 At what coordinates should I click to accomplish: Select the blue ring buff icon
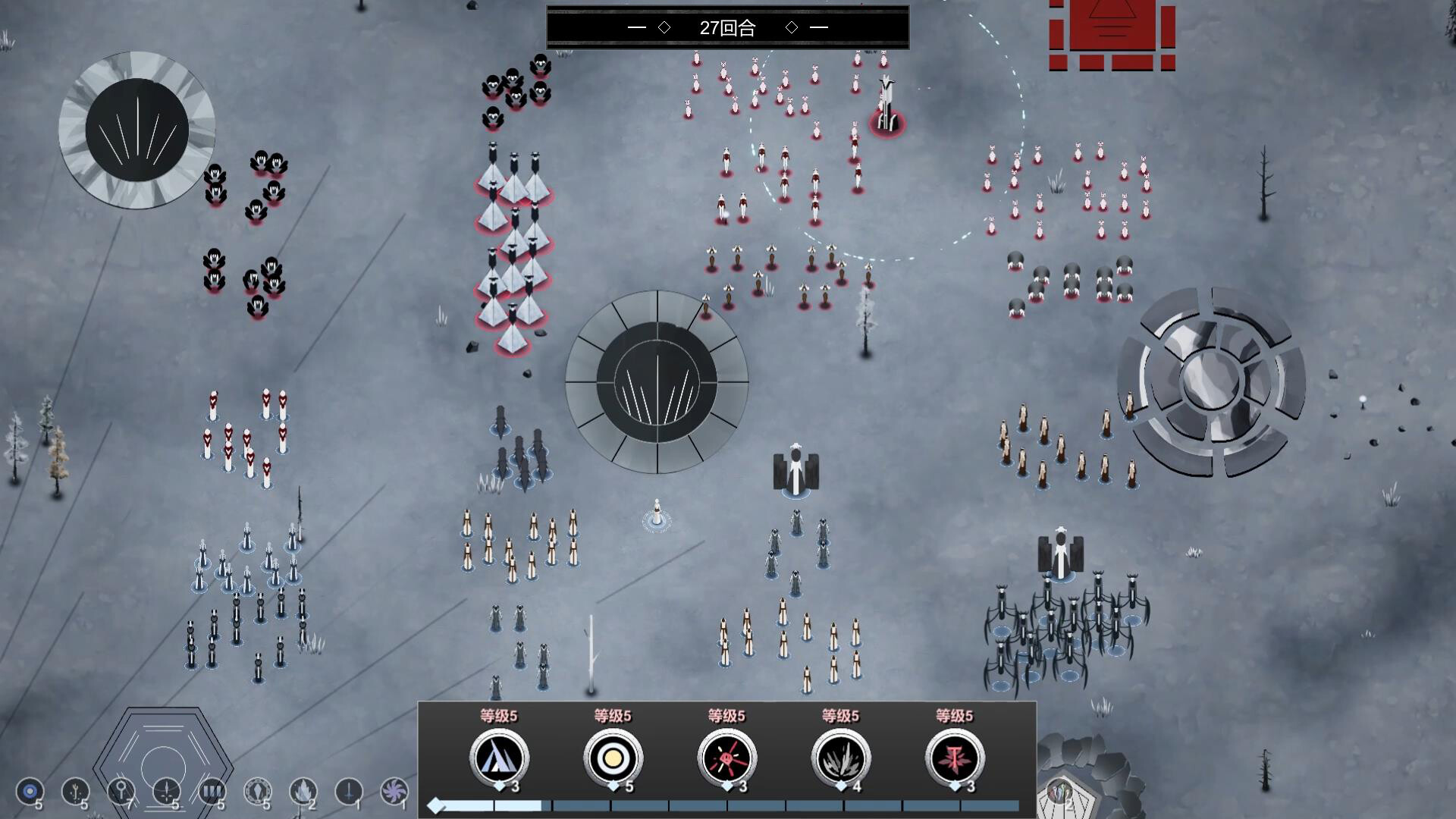tap(30, 792)
